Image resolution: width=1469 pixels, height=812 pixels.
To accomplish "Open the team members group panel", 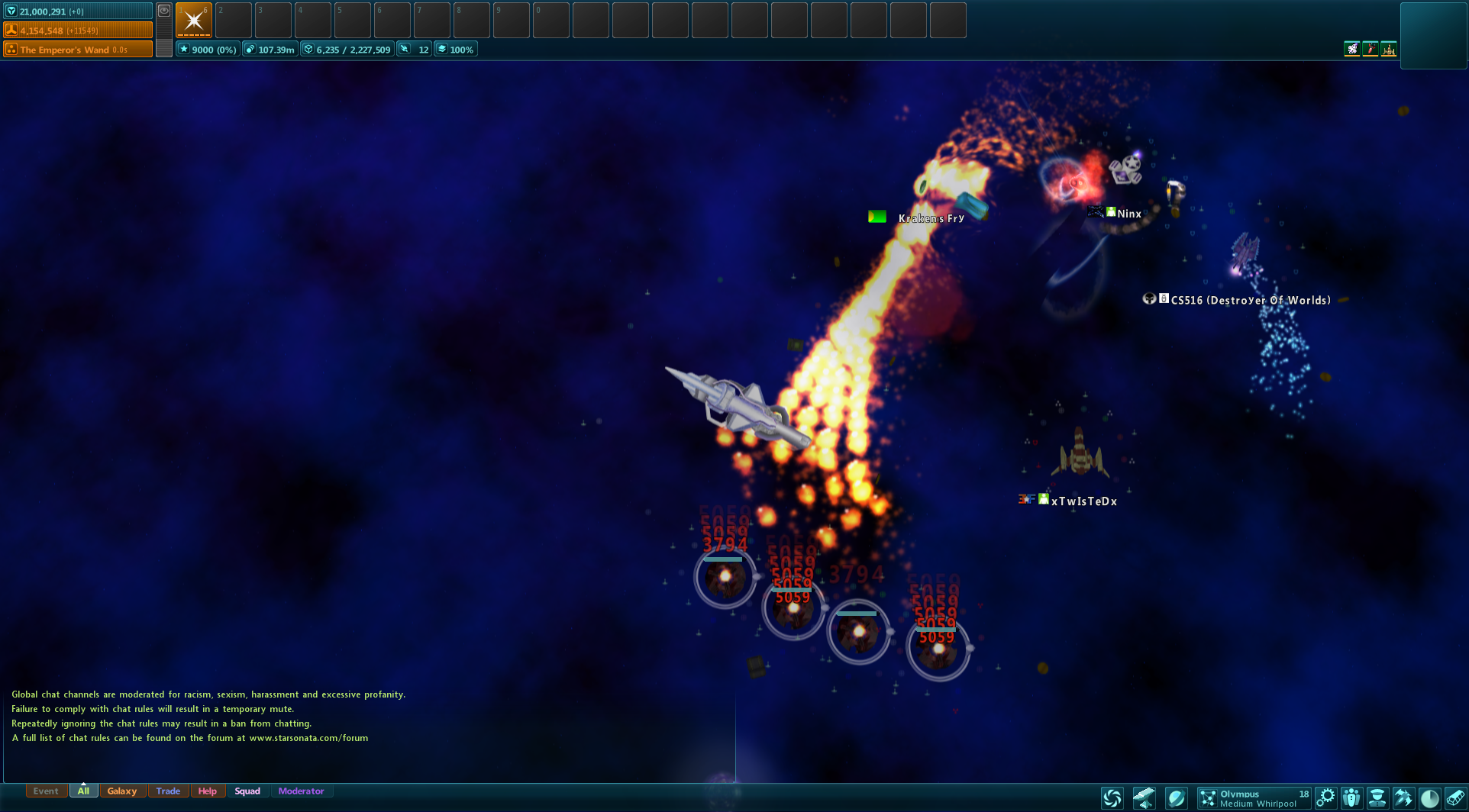I will 1351,798.
